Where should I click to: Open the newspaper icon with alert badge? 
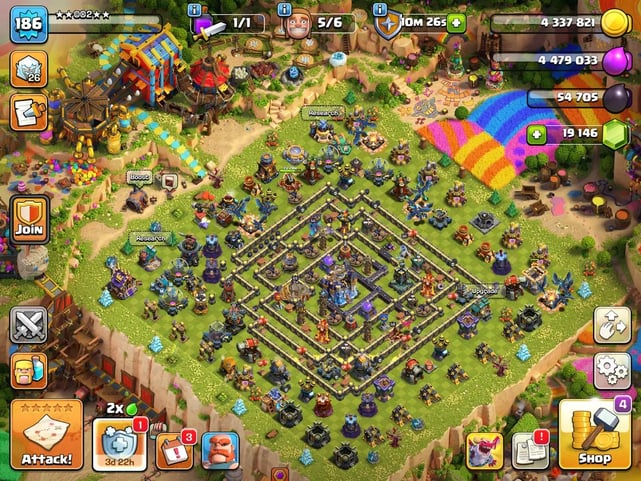click(x=530, y=450)
